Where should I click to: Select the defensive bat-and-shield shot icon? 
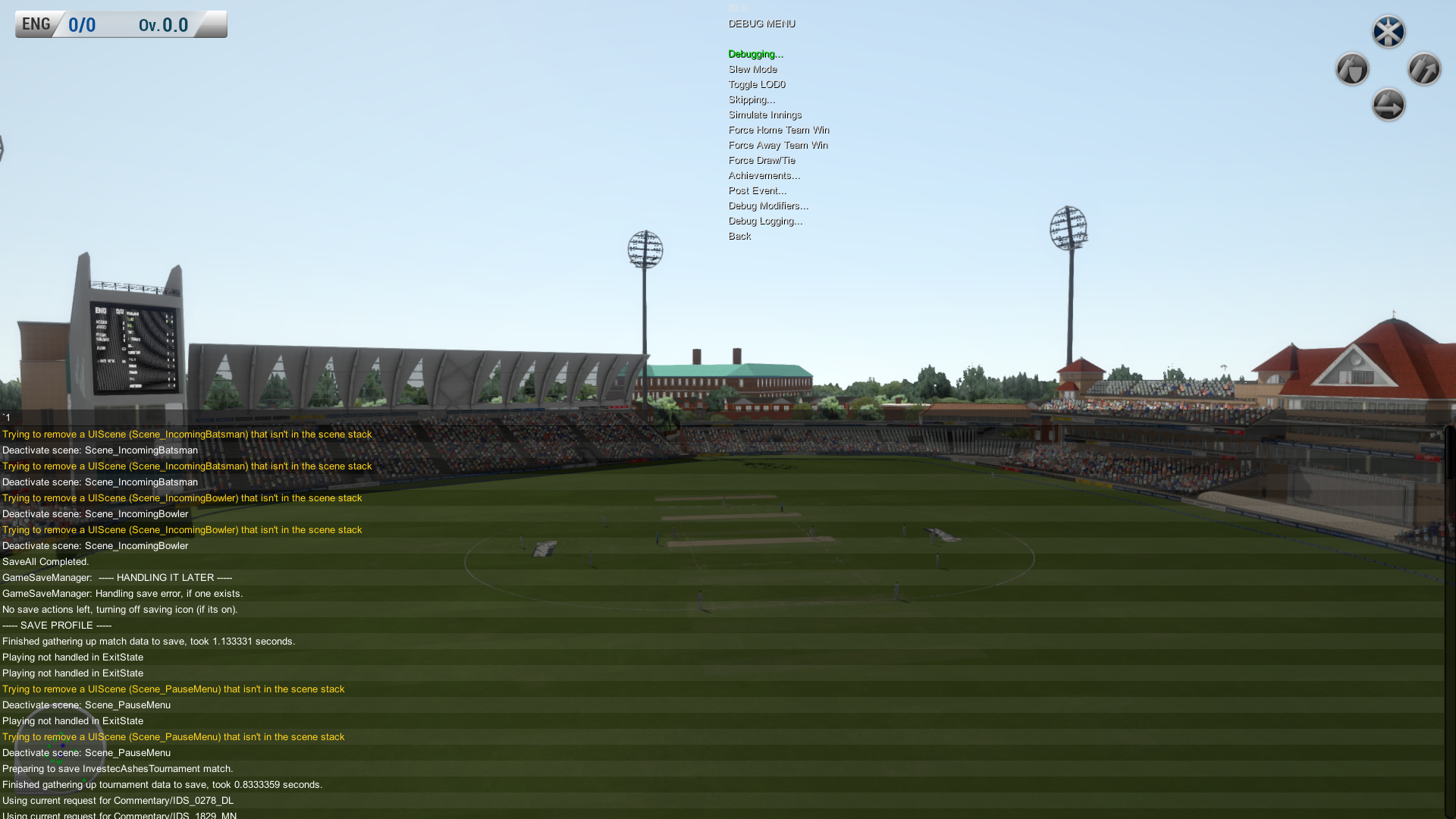[1352, 69]
